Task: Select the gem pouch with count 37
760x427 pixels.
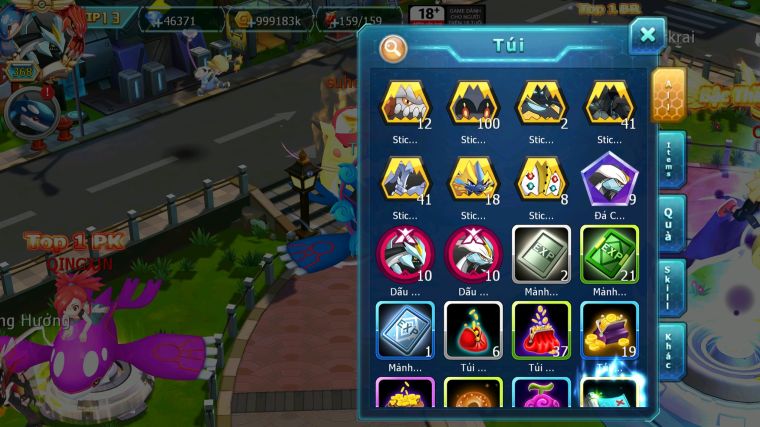Action: coord(541,328)
